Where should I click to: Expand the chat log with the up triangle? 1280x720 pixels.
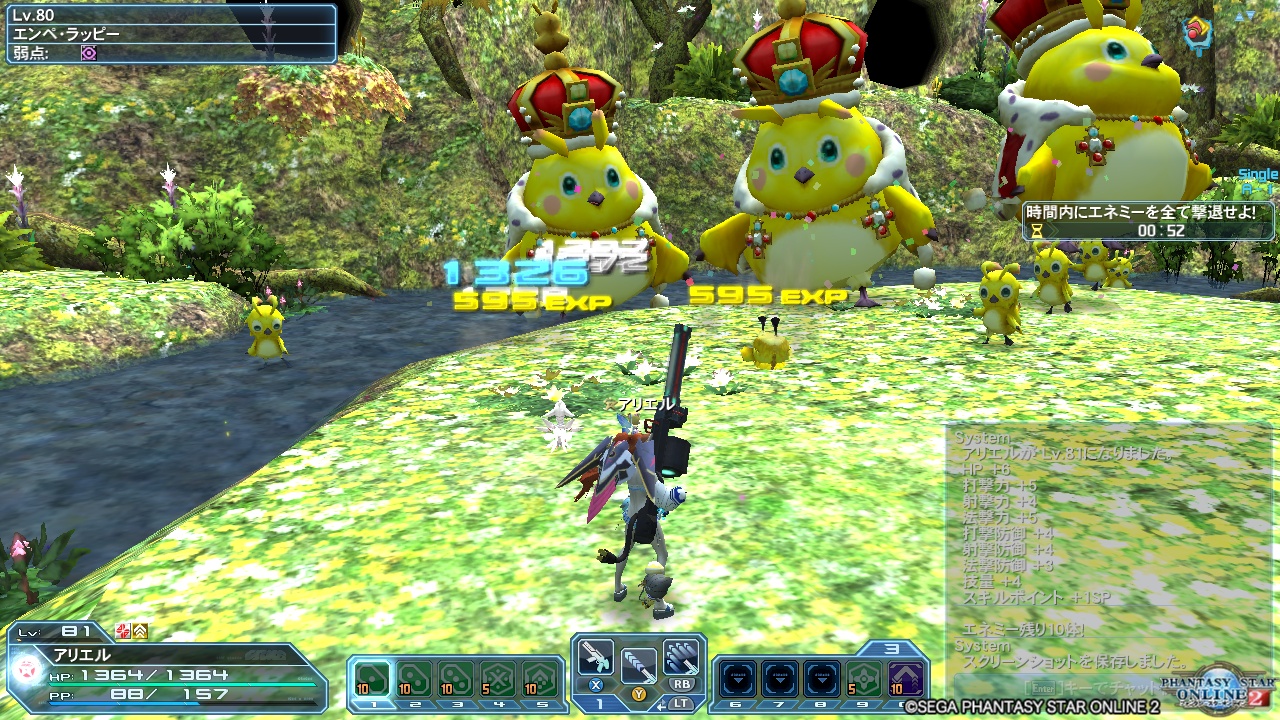(x=1241, y=16)
